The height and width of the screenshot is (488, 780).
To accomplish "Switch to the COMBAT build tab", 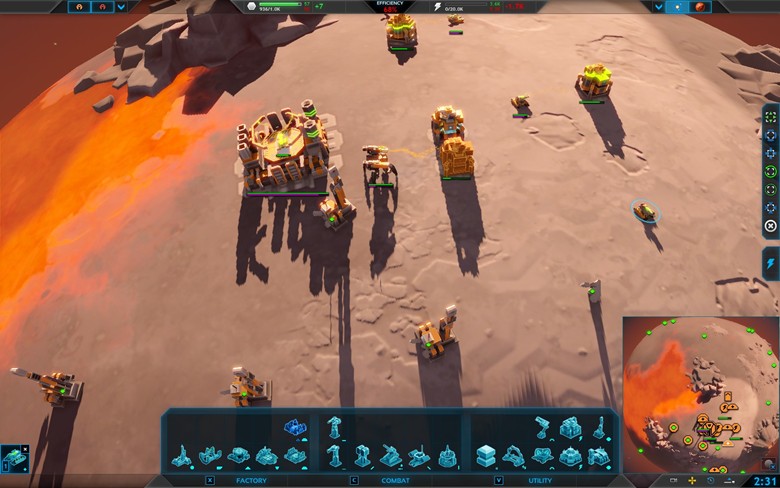I will pyautogui.click(x=395, y=481).
